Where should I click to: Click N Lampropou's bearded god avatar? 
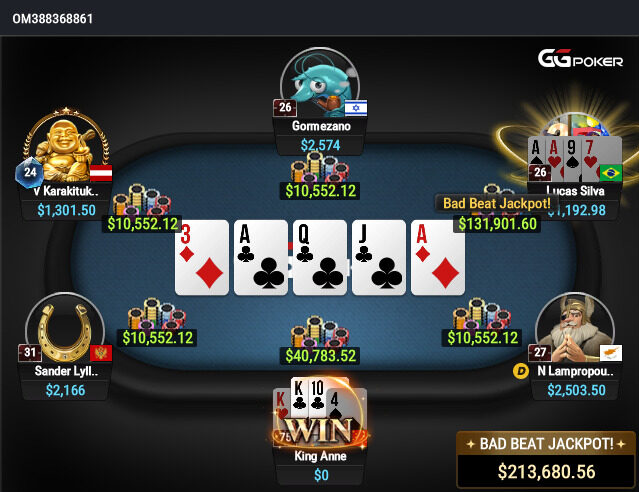[574, 329]
